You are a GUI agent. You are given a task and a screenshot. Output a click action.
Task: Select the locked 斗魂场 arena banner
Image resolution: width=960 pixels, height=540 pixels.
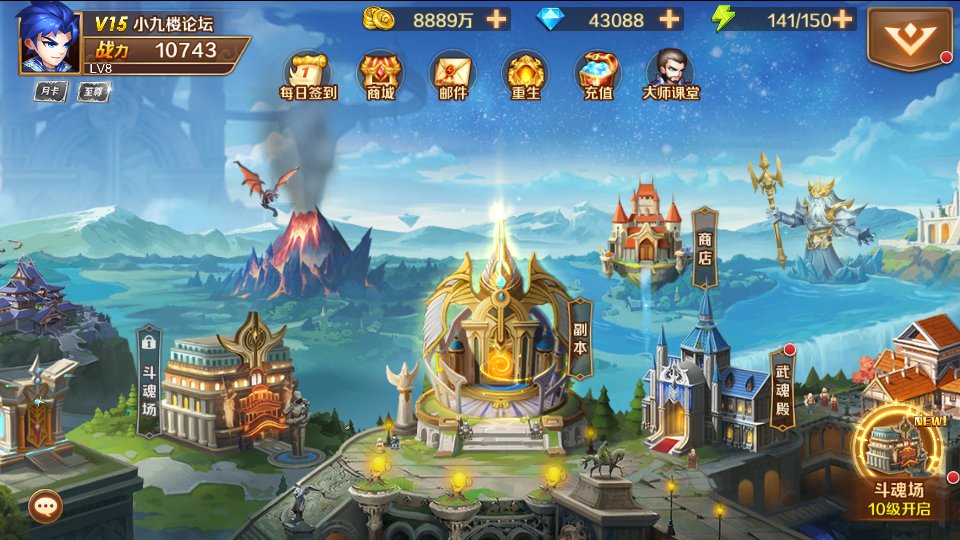pos(149,380)
